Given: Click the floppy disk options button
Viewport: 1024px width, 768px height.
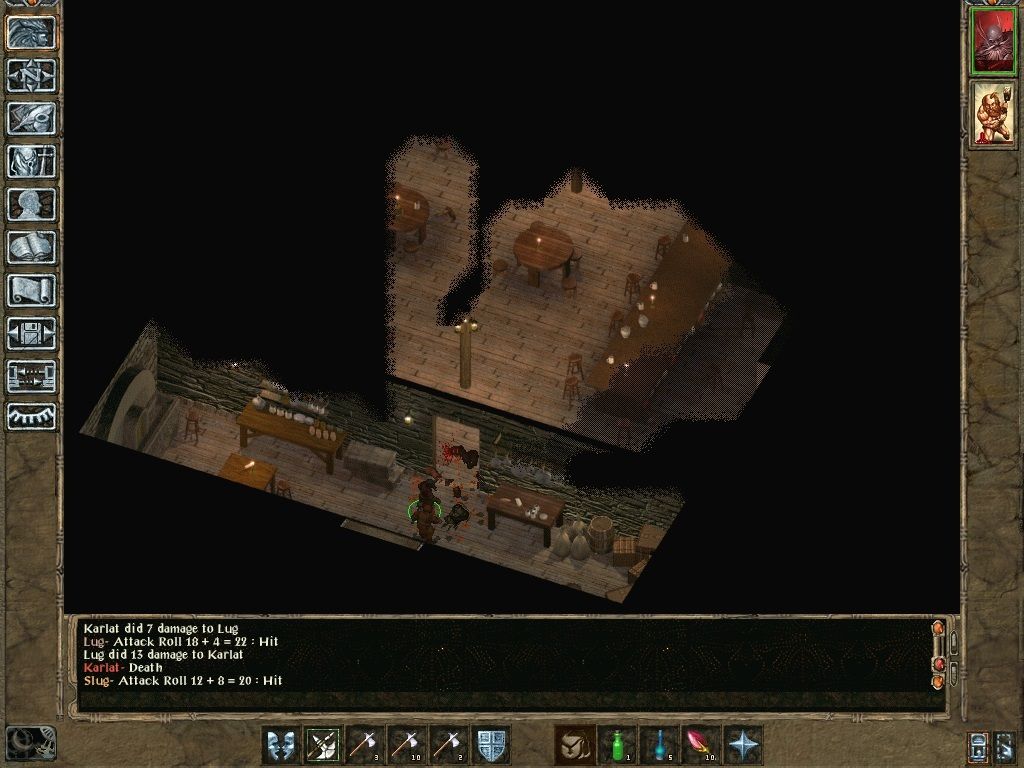Looking at the screenshot, I should coord(31,333).
